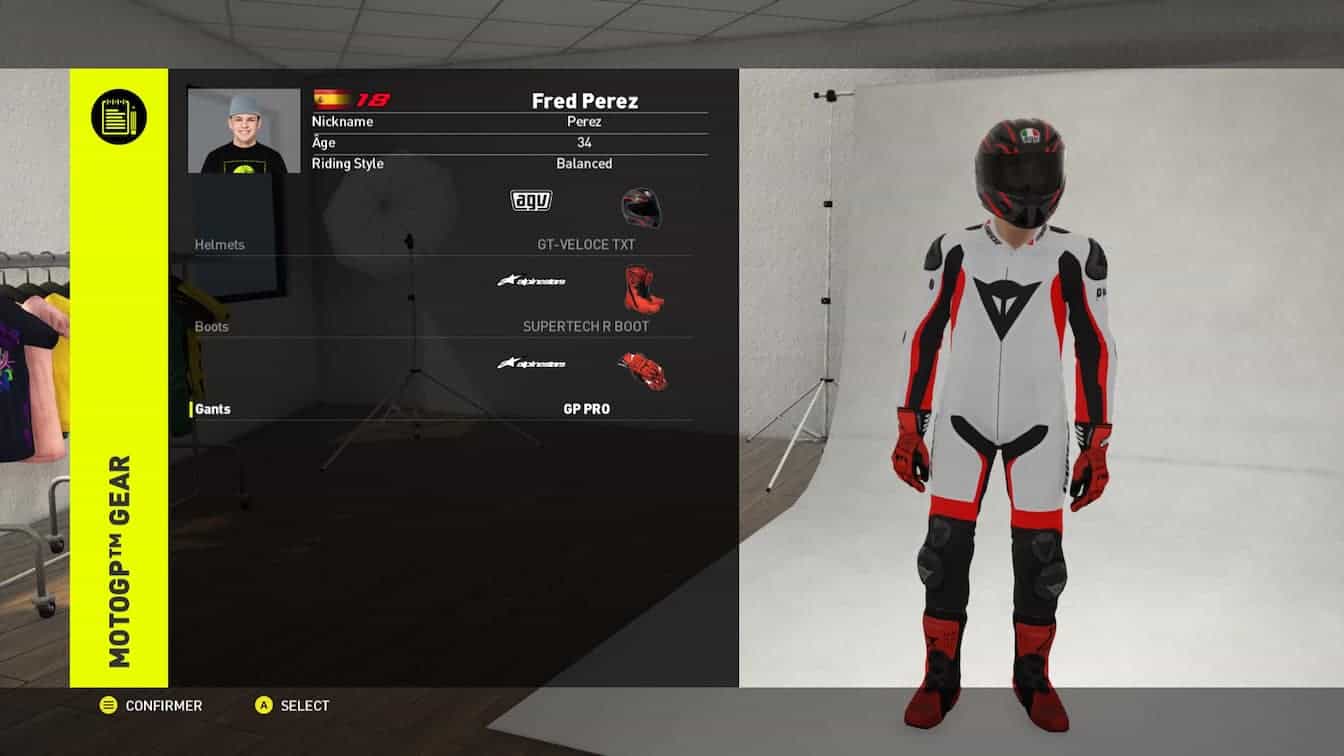The image size is (1344, 756).
Task: Open the Riding Style Balanced row
Action: [509, 163]
